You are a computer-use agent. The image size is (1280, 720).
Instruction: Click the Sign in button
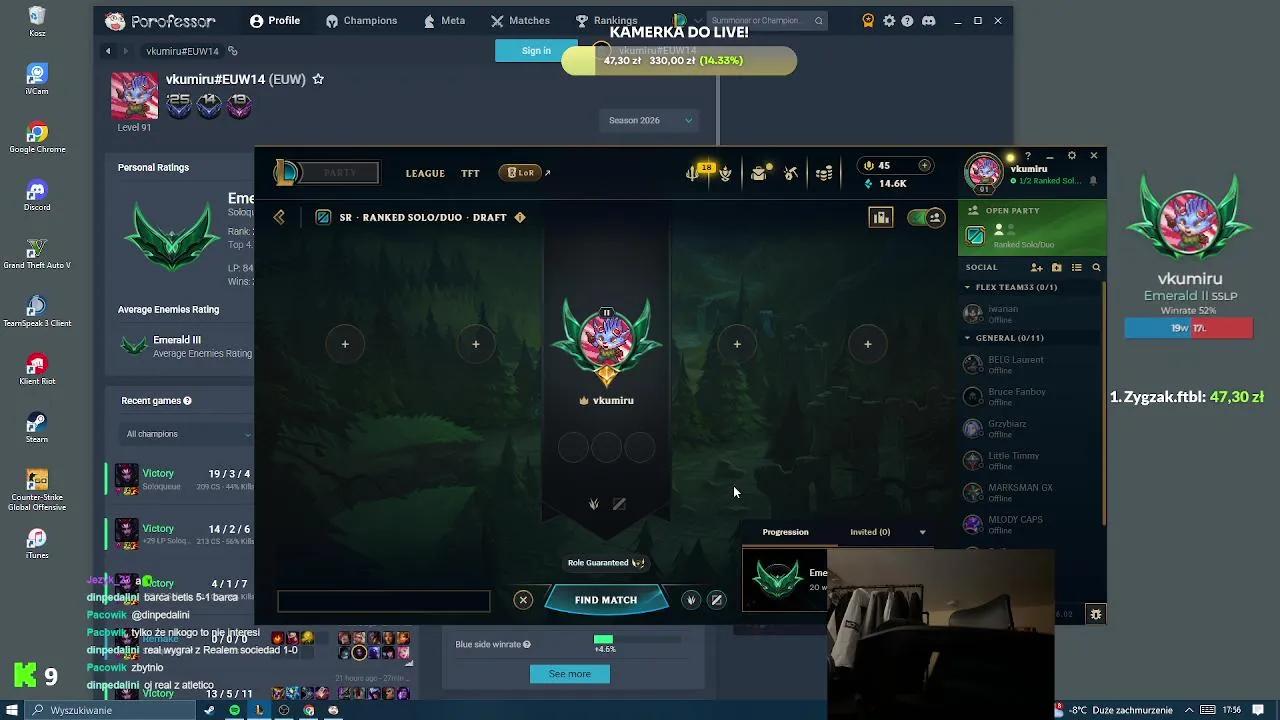536,50
